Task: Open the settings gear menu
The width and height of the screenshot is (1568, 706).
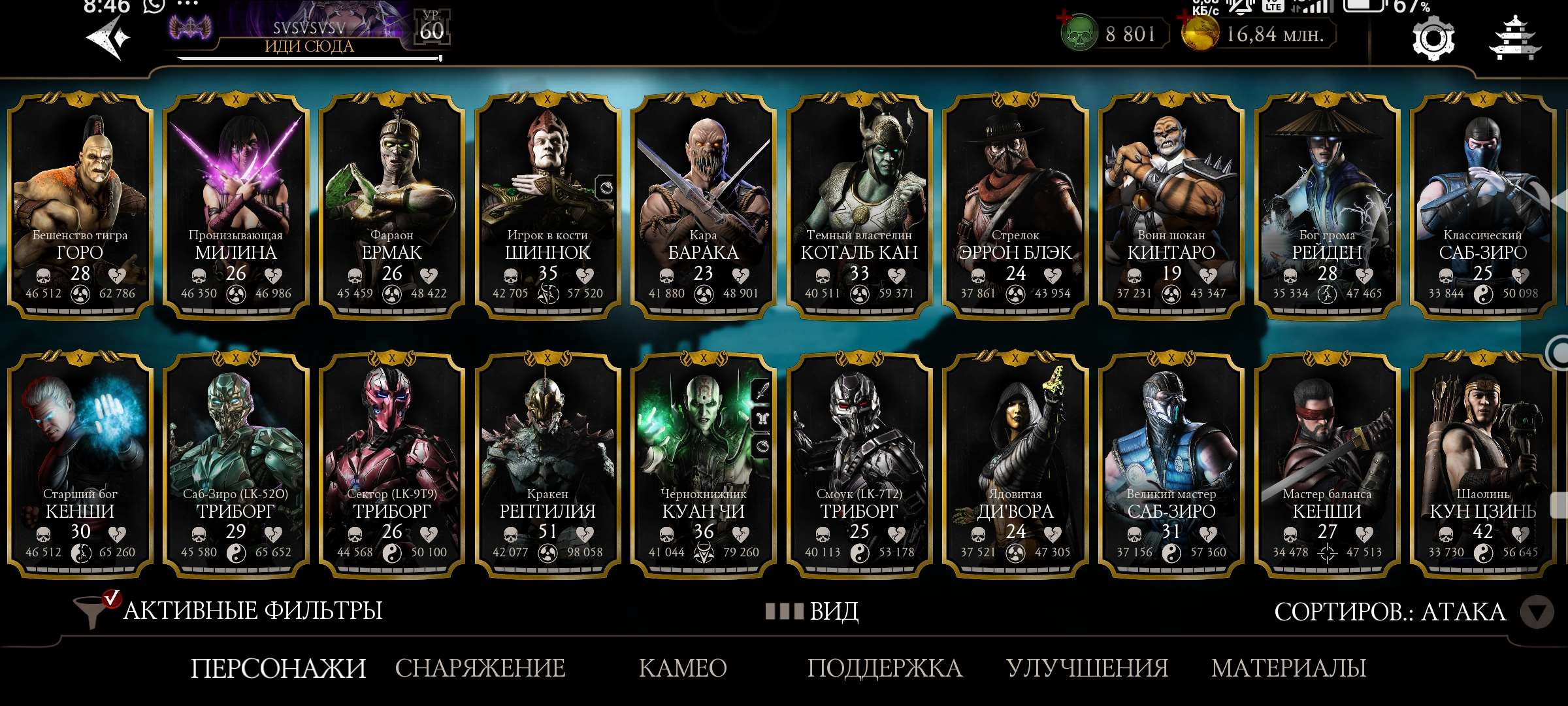Action: pos(1433,39)
